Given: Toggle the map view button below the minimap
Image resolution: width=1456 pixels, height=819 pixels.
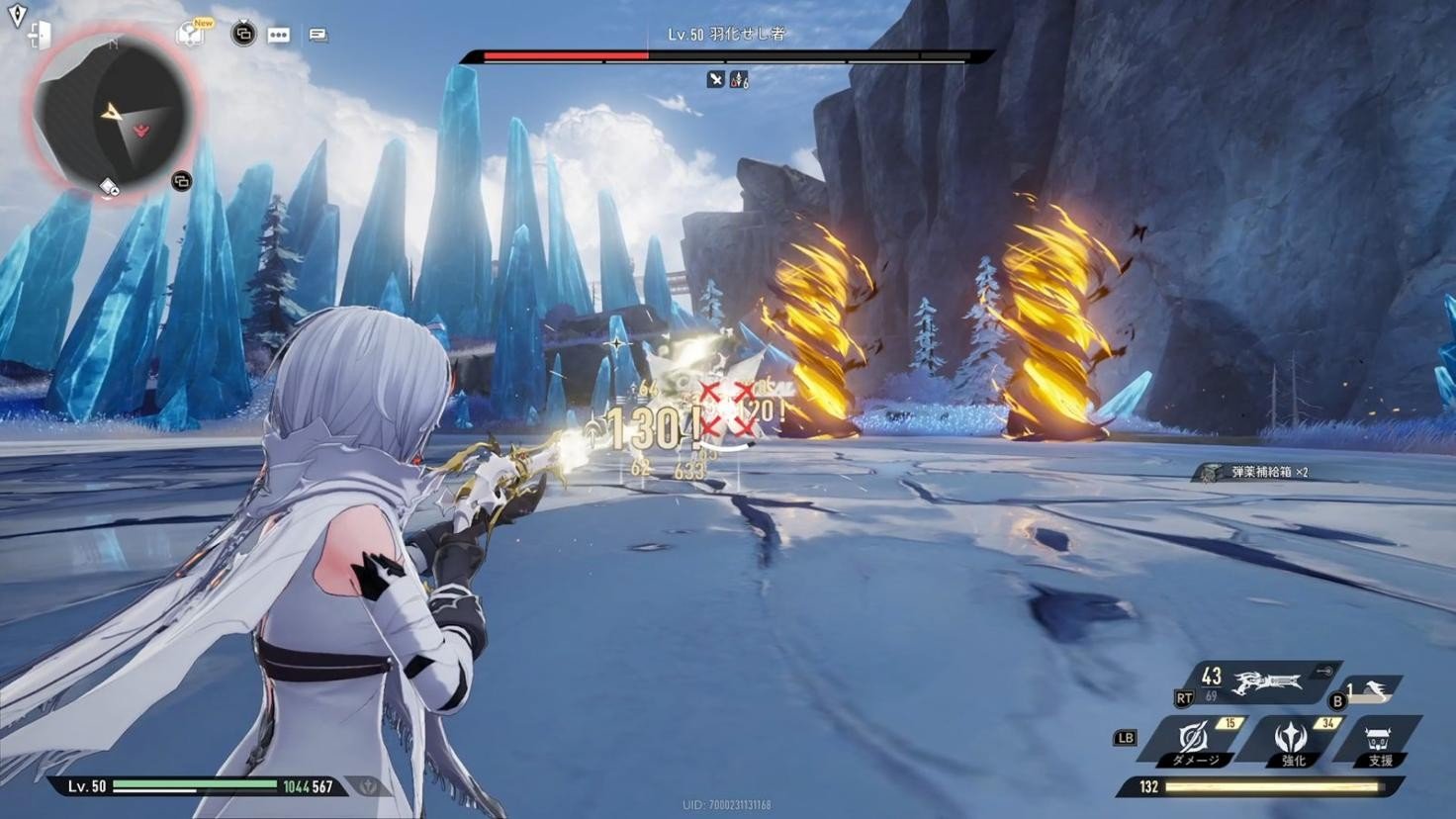Looking at the screenshot, I should pyautogui.click(x=181, y=181).
